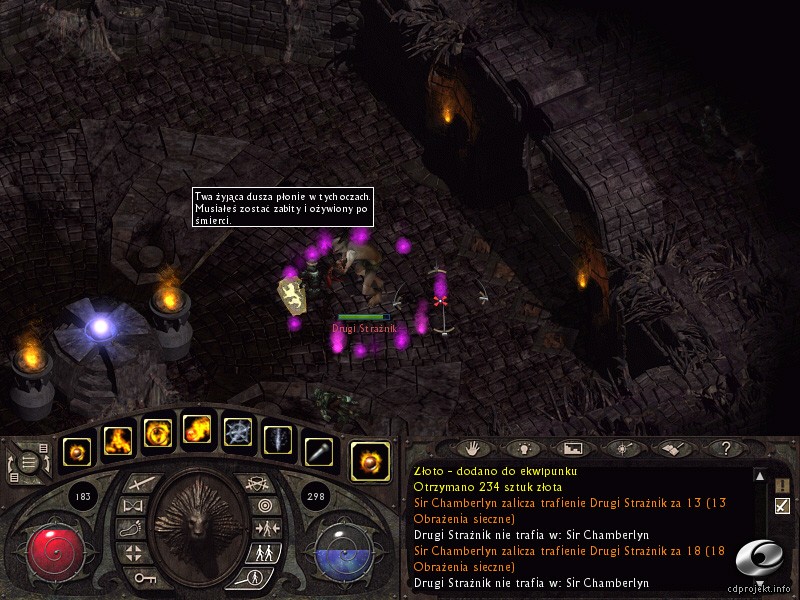Screen dimensions: 800x600
Task: Activate the flames spell quick slot
Action: (x=117, y=439)
